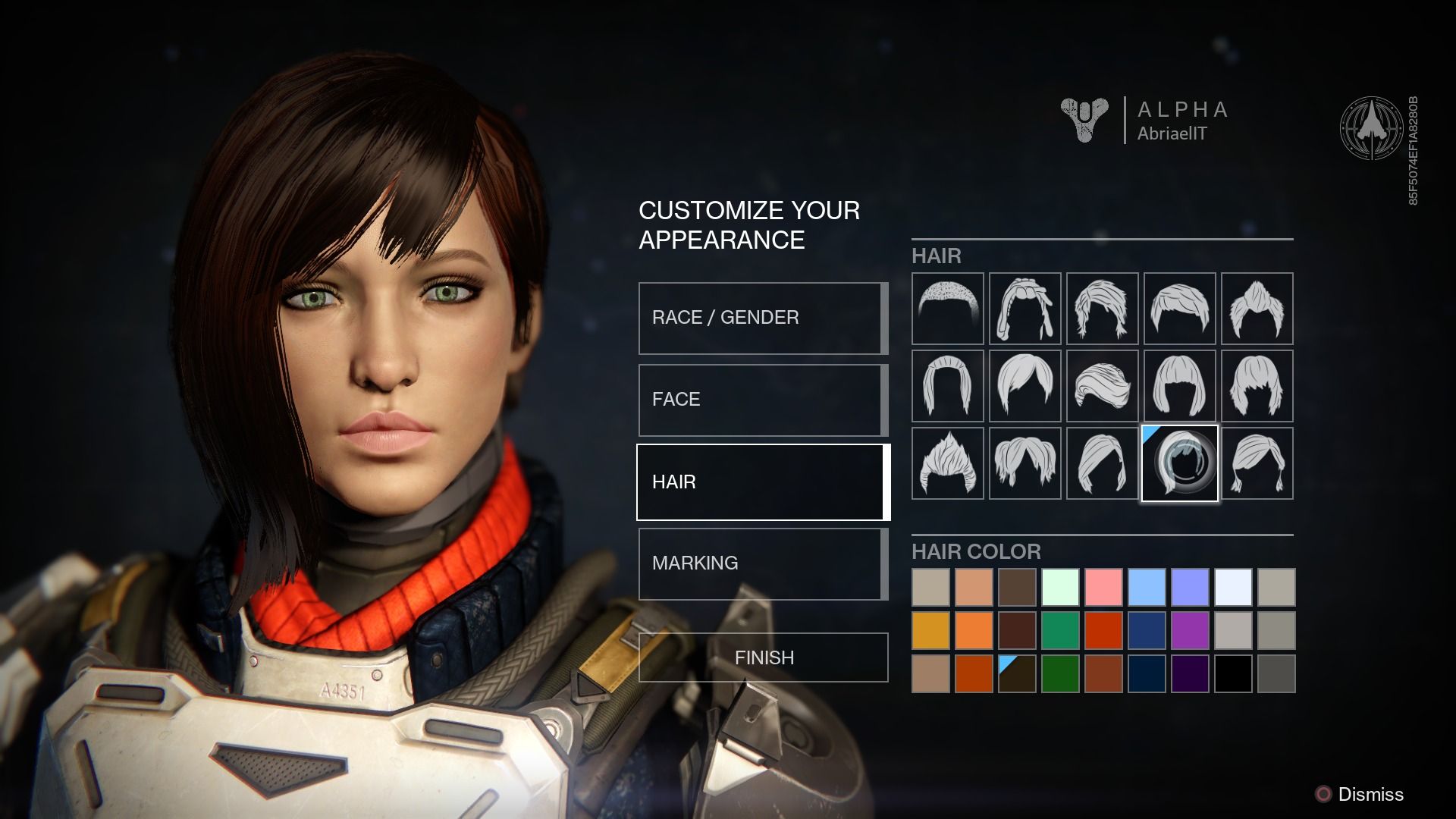This screenshot has height=819, width=1456.
Task: Switch to the FACE customization section
Action: (761, 399)
